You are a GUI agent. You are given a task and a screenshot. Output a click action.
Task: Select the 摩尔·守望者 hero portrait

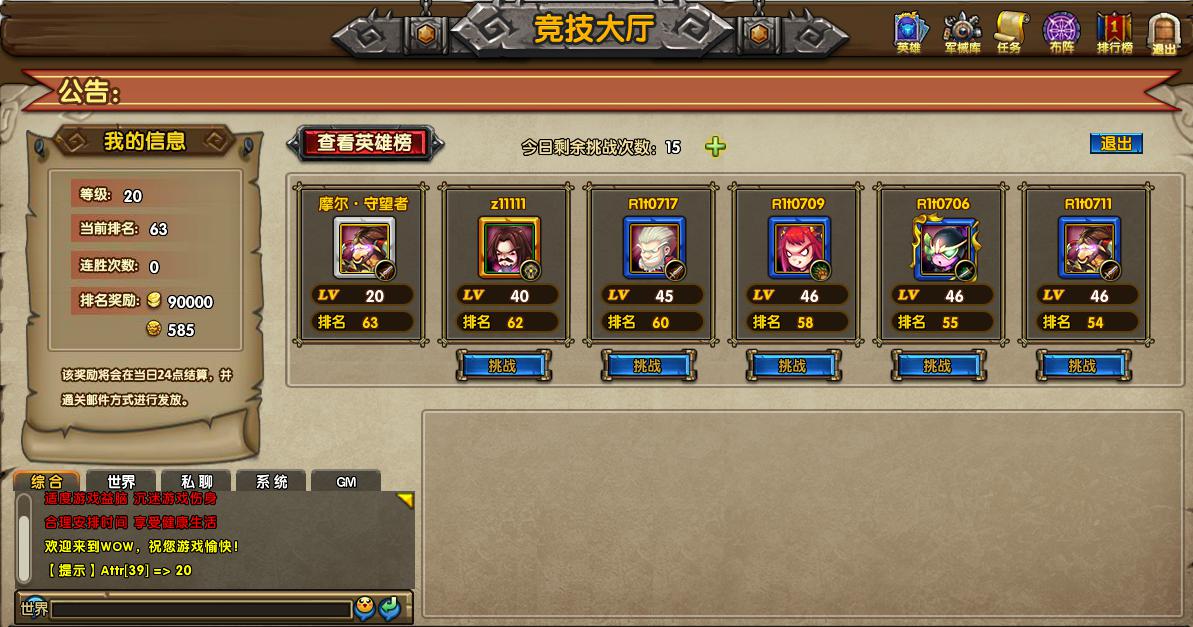365,248
